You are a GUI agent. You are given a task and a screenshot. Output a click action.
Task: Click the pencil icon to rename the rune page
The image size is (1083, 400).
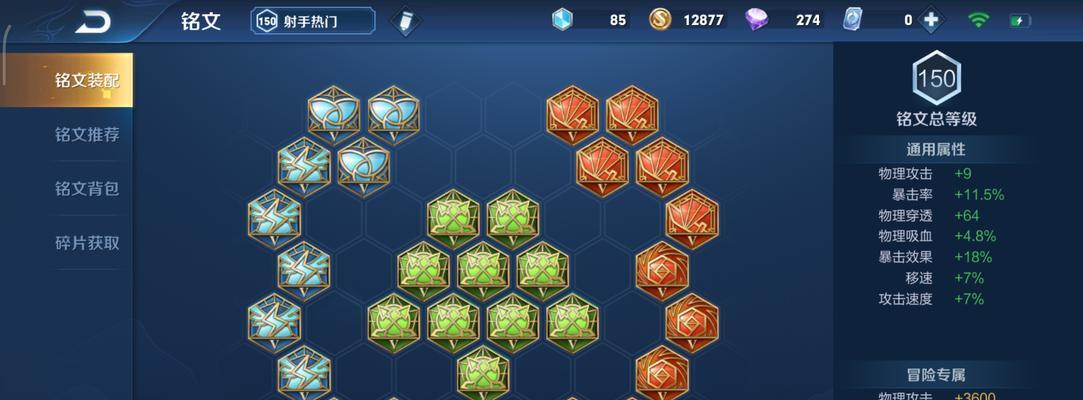404,21
